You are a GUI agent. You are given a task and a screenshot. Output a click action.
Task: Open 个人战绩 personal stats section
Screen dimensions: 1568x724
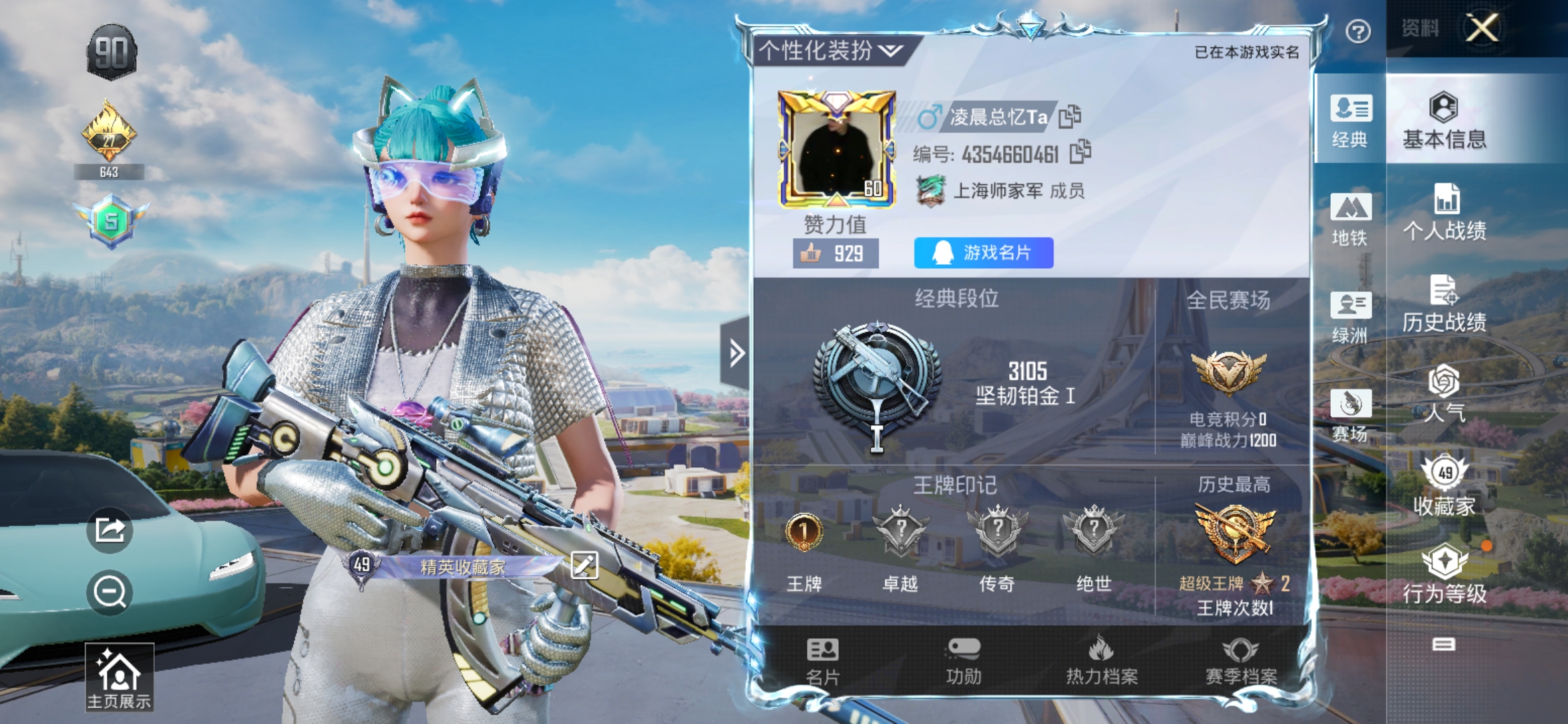[x=1444, y=213]
